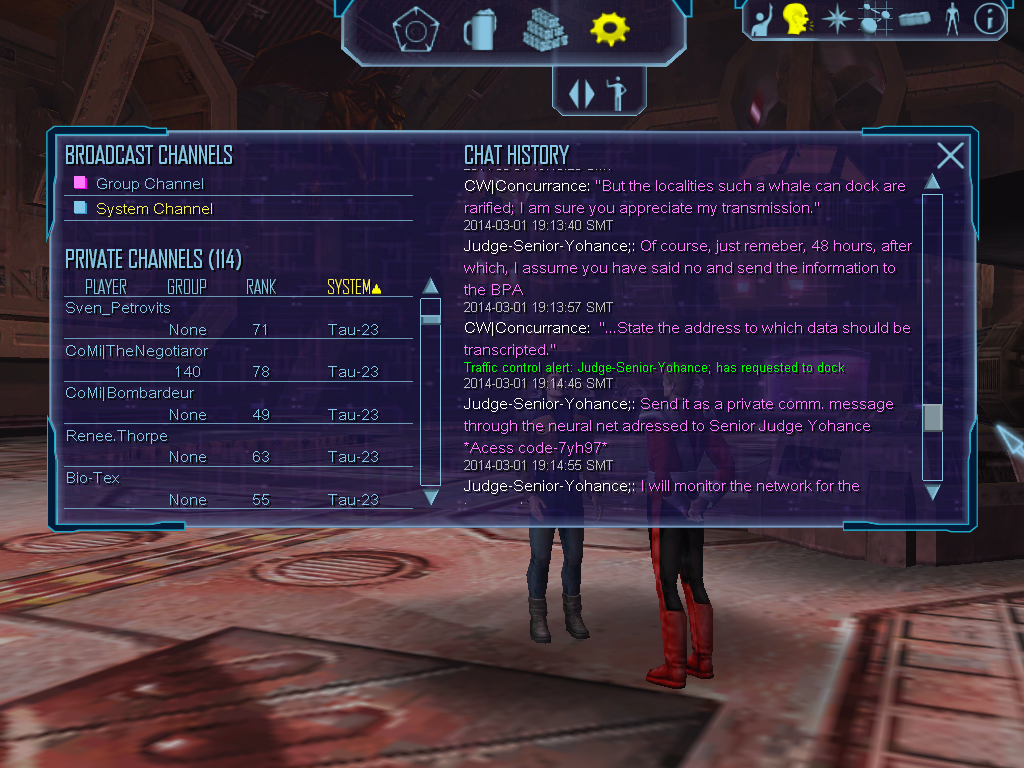The image size is (1024, 768).
Task: Click the chat history scroll-down arrow
Action: 932,491
